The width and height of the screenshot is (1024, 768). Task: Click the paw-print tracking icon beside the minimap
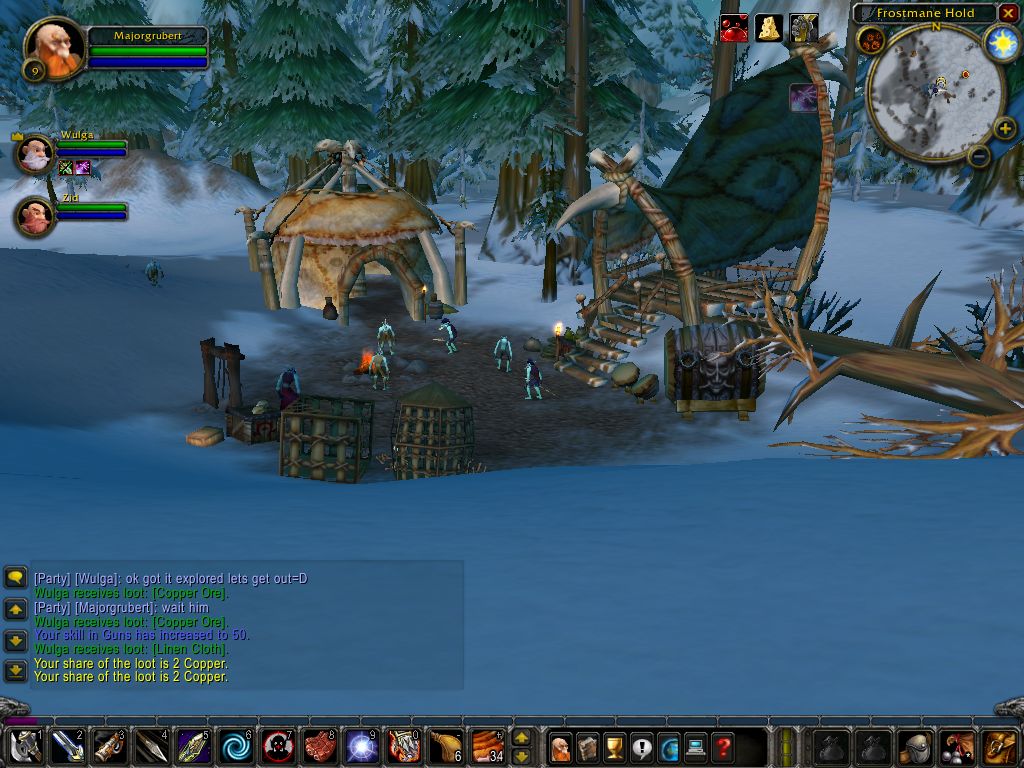tap(869, 40)
